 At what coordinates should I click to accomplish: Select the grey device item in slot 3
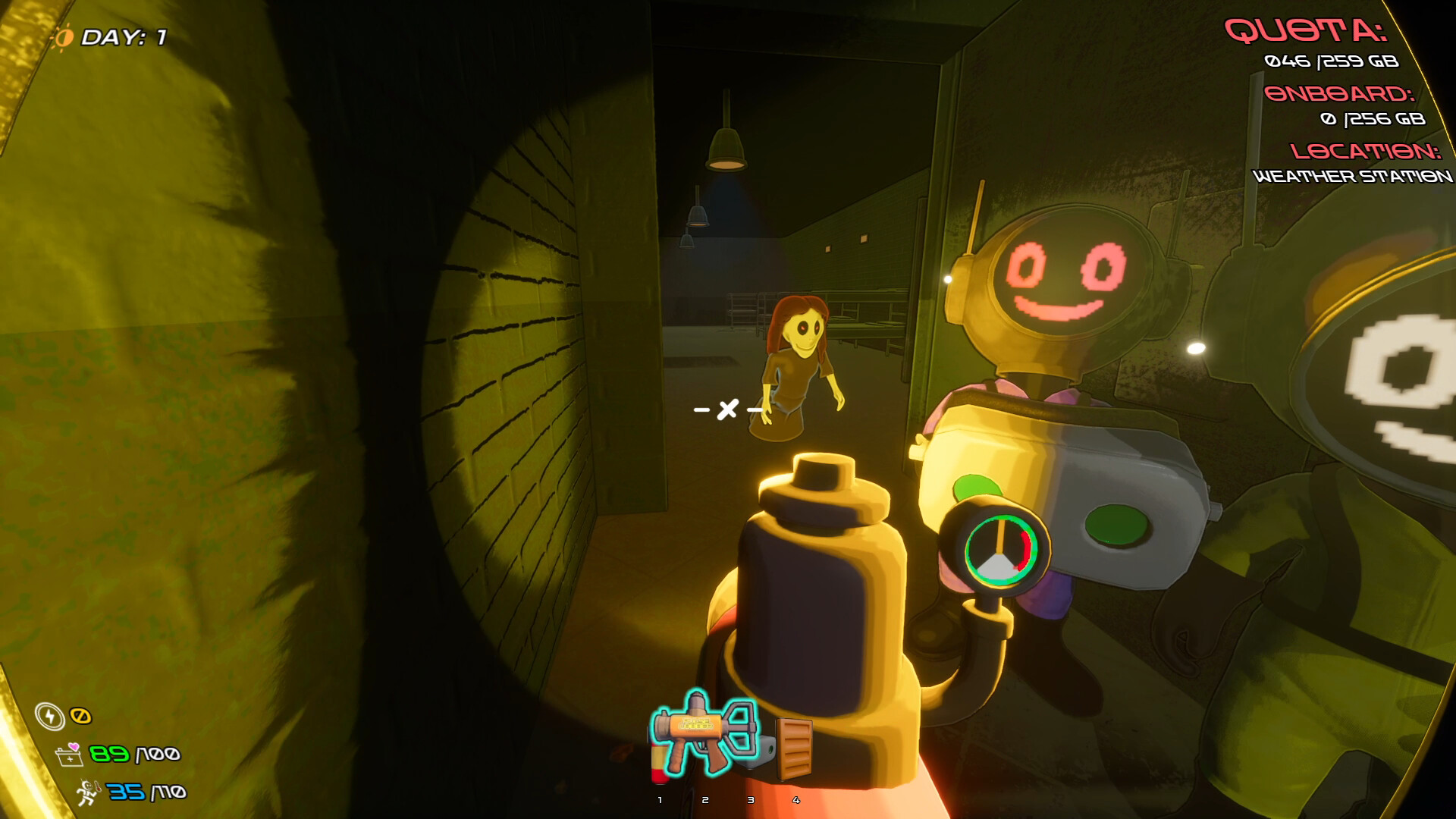click(758, 752)
